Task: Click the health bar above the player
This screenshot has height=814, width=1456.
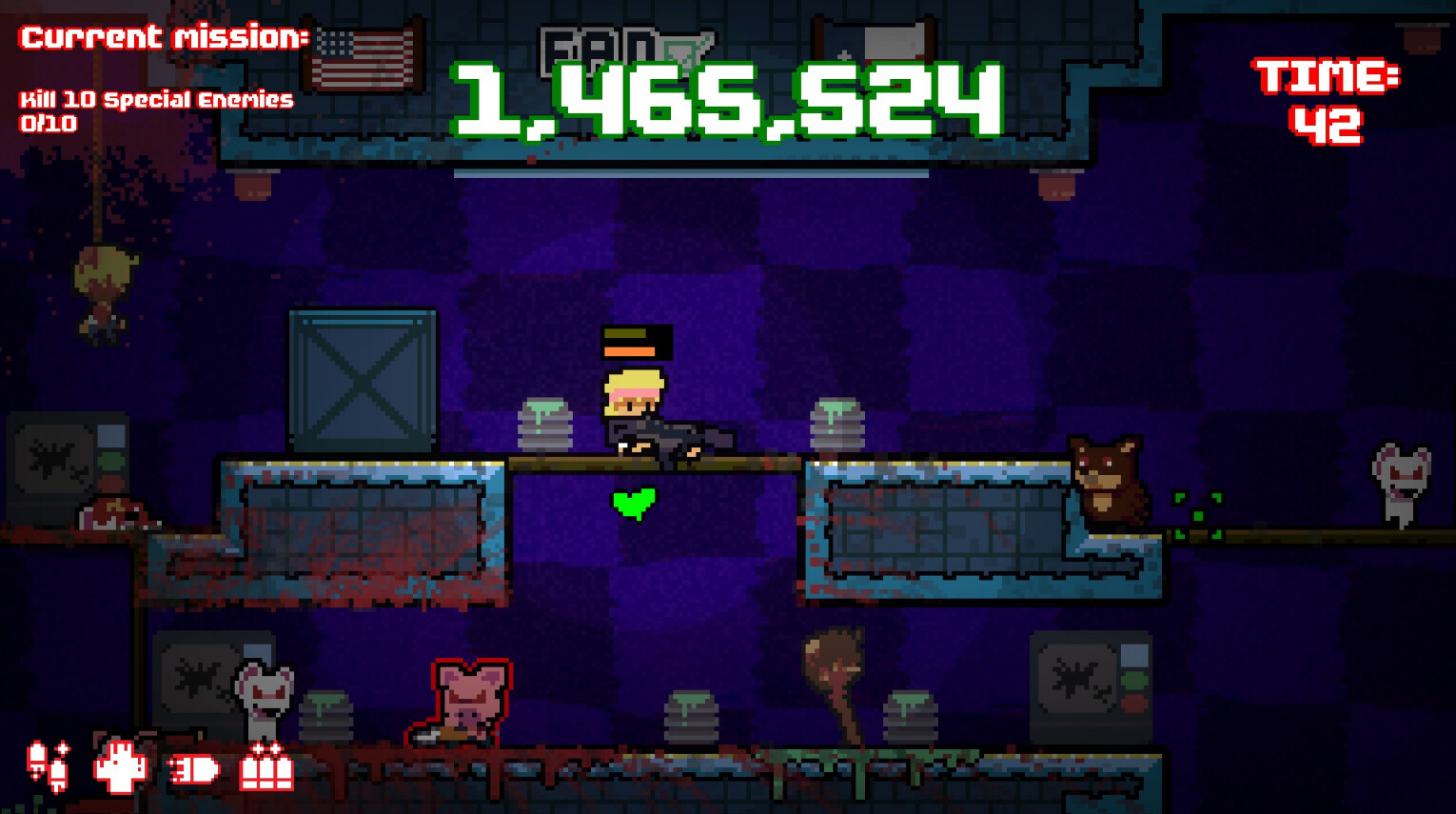Action: coord(636,343)
